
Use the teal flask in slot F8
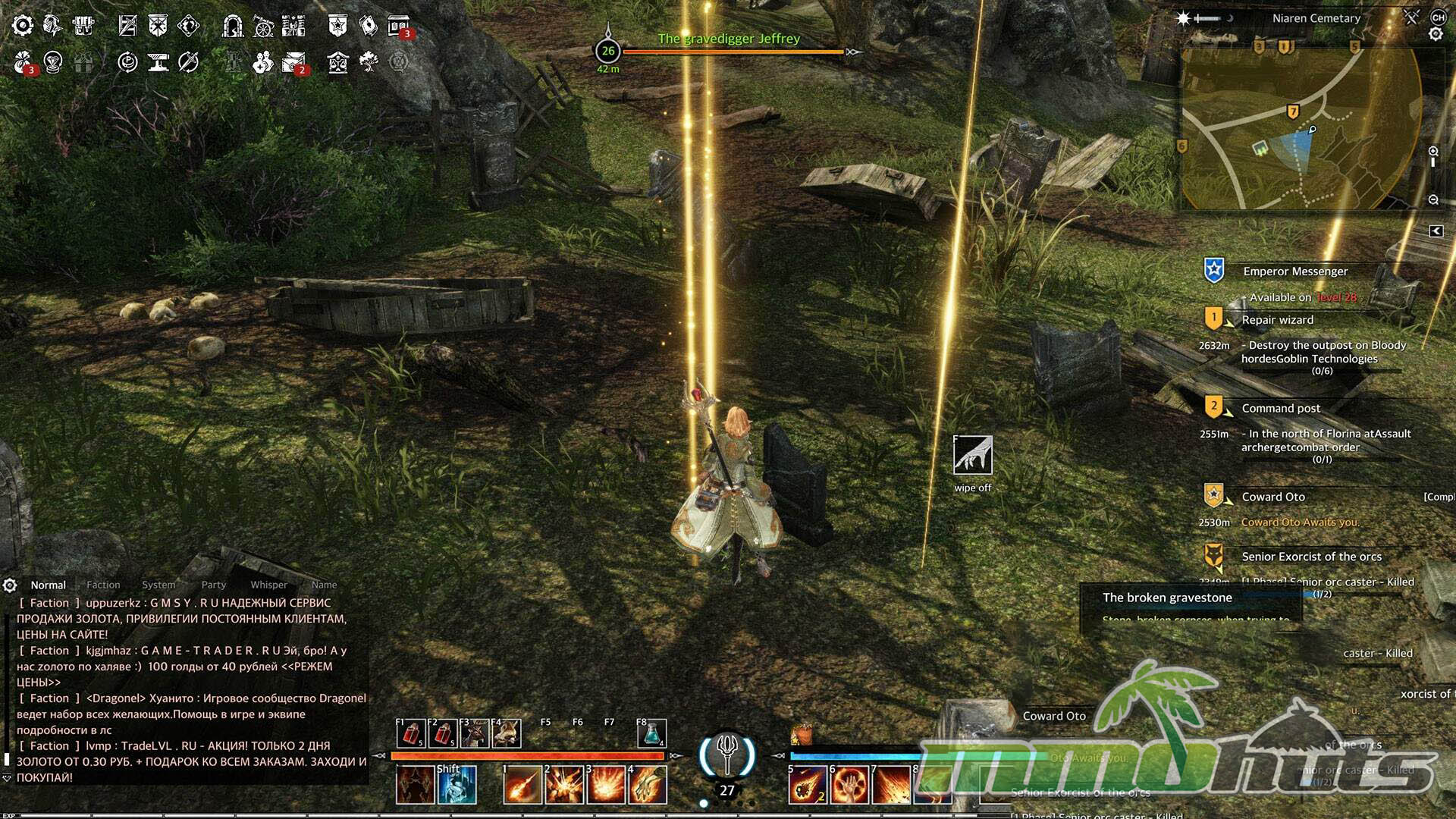click(x=651, y=733)
